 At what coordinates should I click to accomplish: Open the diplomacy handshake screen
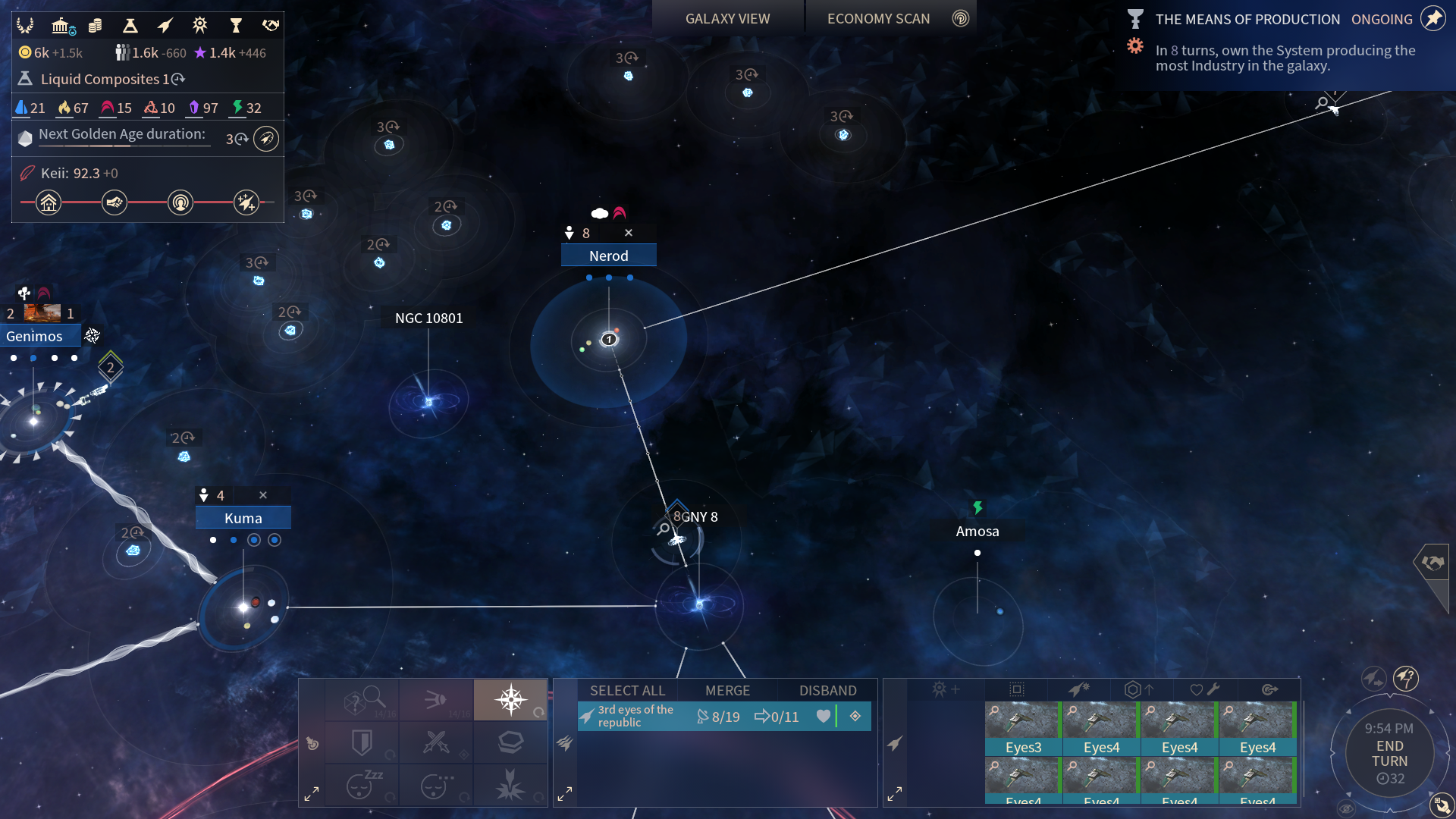coord(271,26)
